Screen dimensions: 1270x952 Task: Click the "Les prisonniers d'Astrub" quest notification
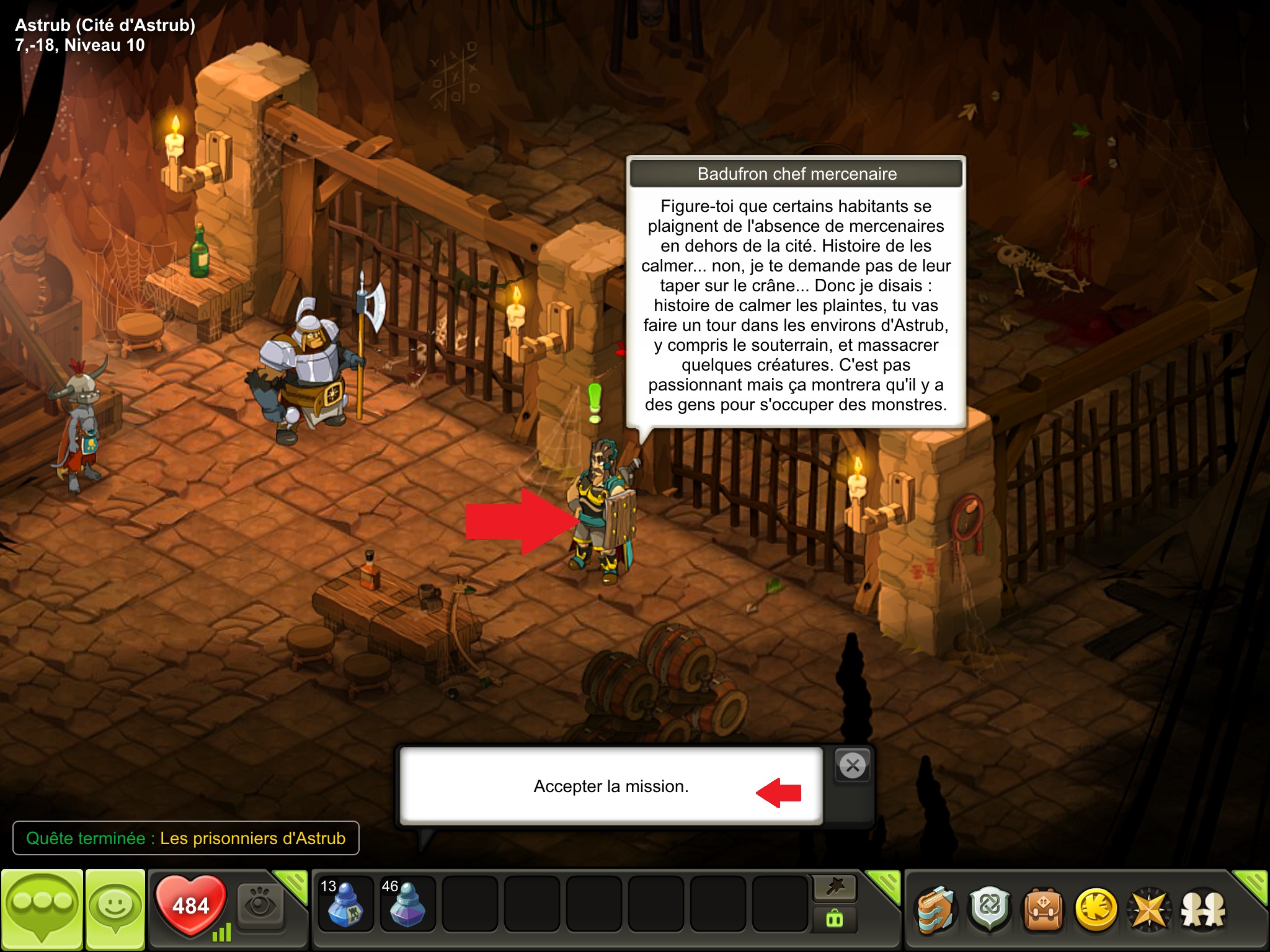coord(186,838)
